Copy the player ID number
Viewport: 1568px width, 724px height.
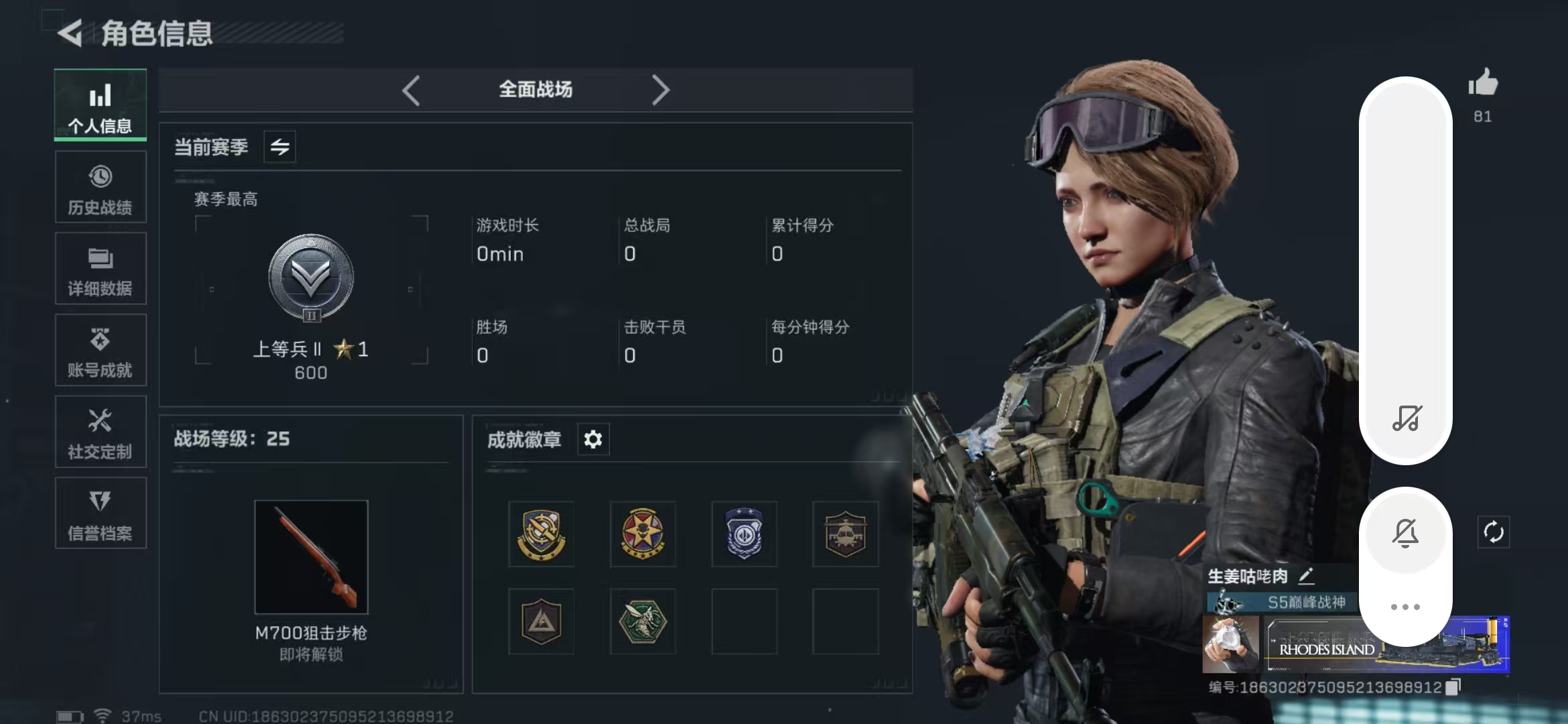pyautogui.click(x=1453, y=687)
